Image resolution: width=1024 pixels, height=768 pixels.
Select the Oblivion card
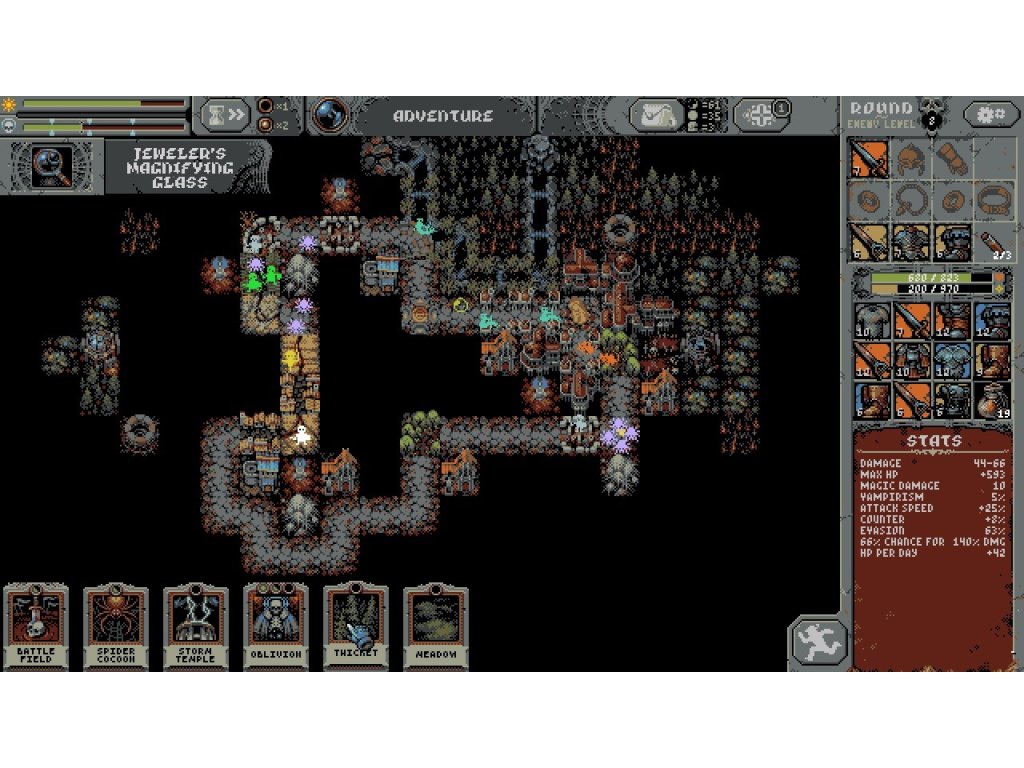point(276,627)
